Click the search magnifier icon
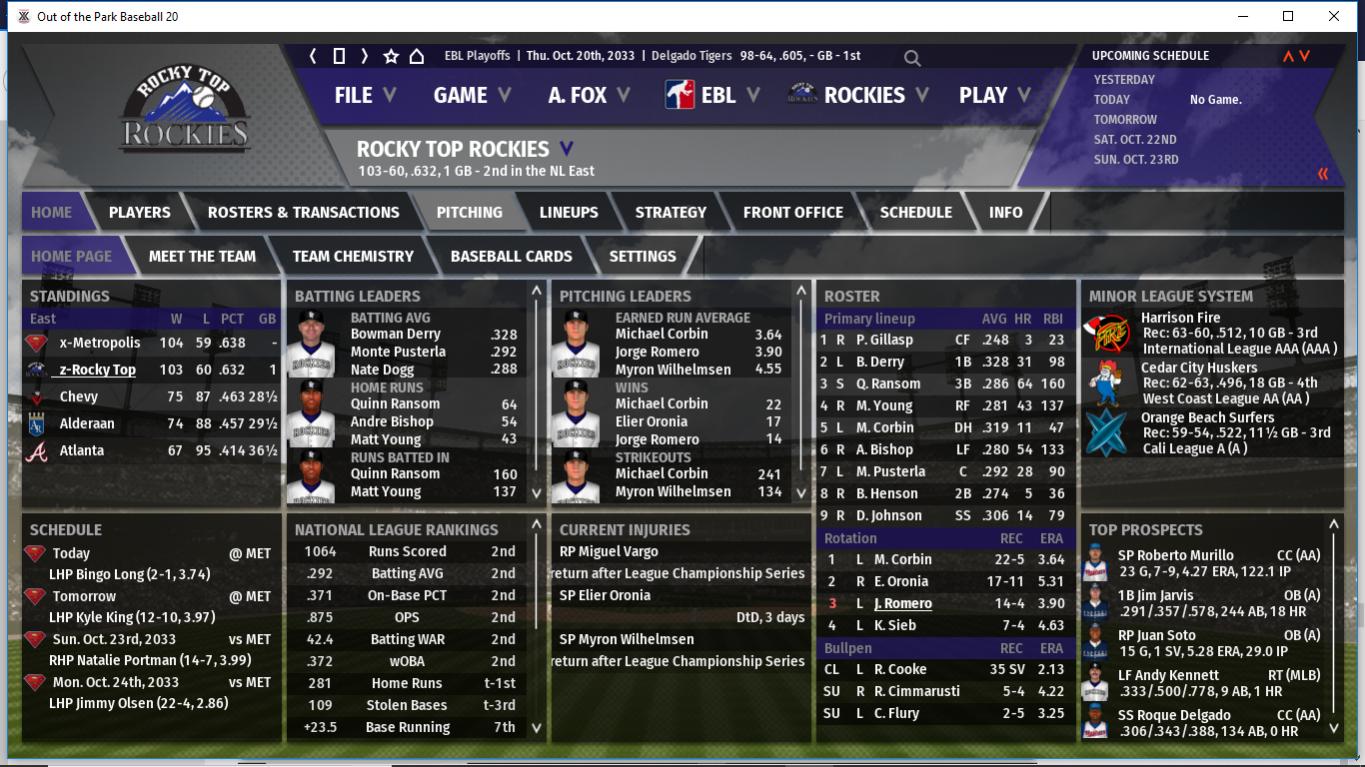Viewport: 1365px width, 767px height. pos(912,58)
